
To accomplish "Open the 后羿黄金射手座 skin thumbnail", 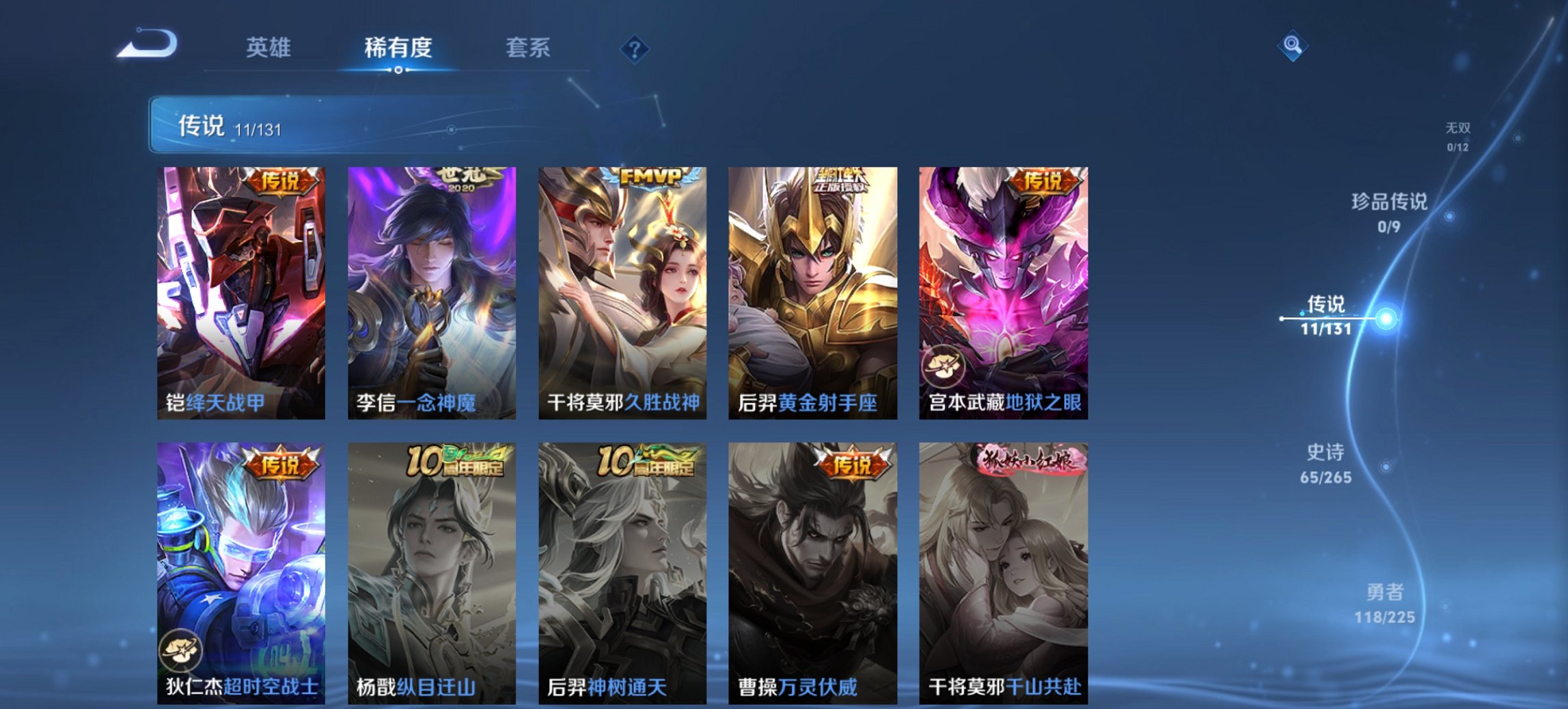I will coord(813,287).
